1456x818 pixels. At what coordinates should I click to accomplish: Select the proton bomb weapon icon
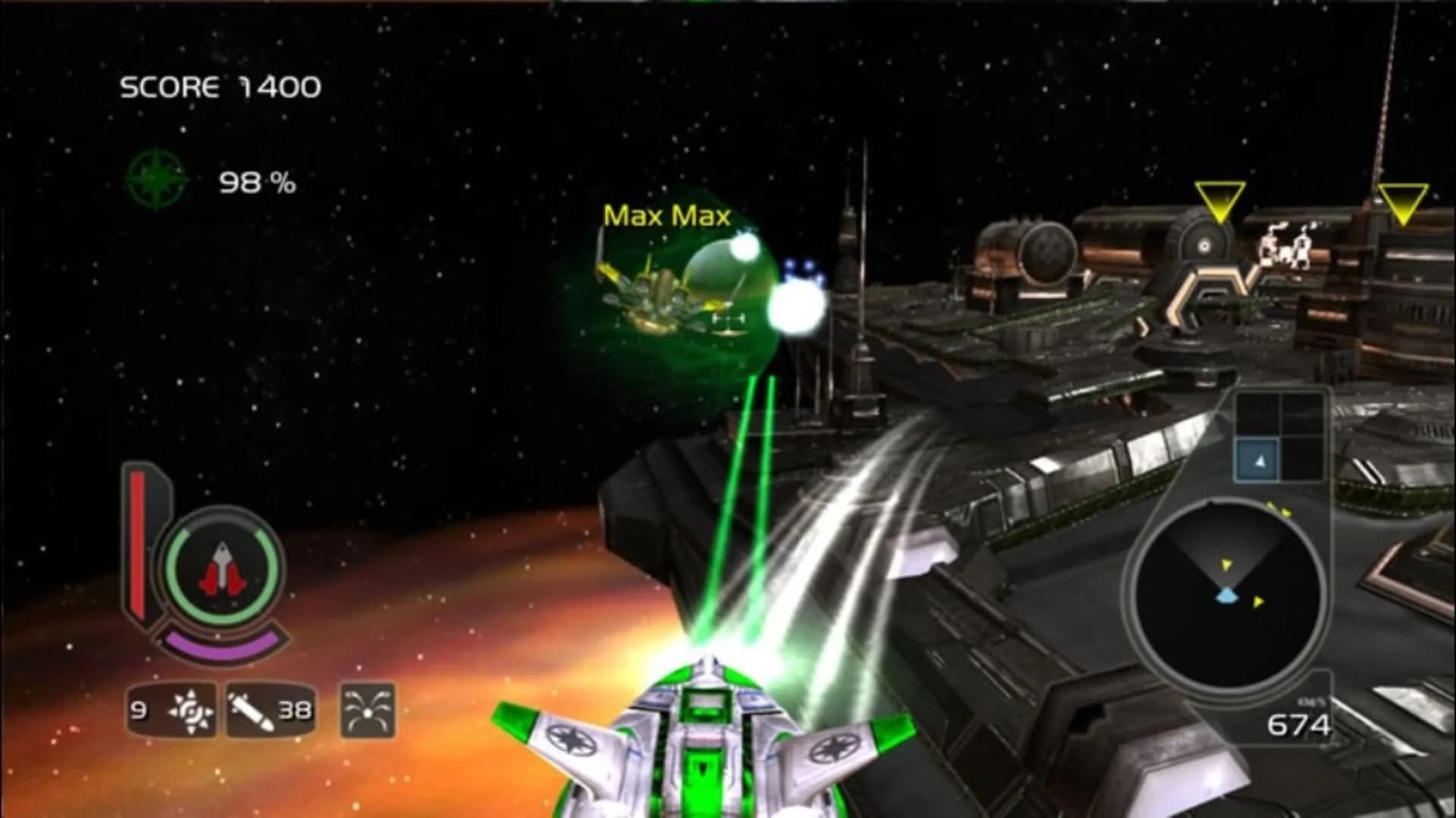[x=190, y=711]
